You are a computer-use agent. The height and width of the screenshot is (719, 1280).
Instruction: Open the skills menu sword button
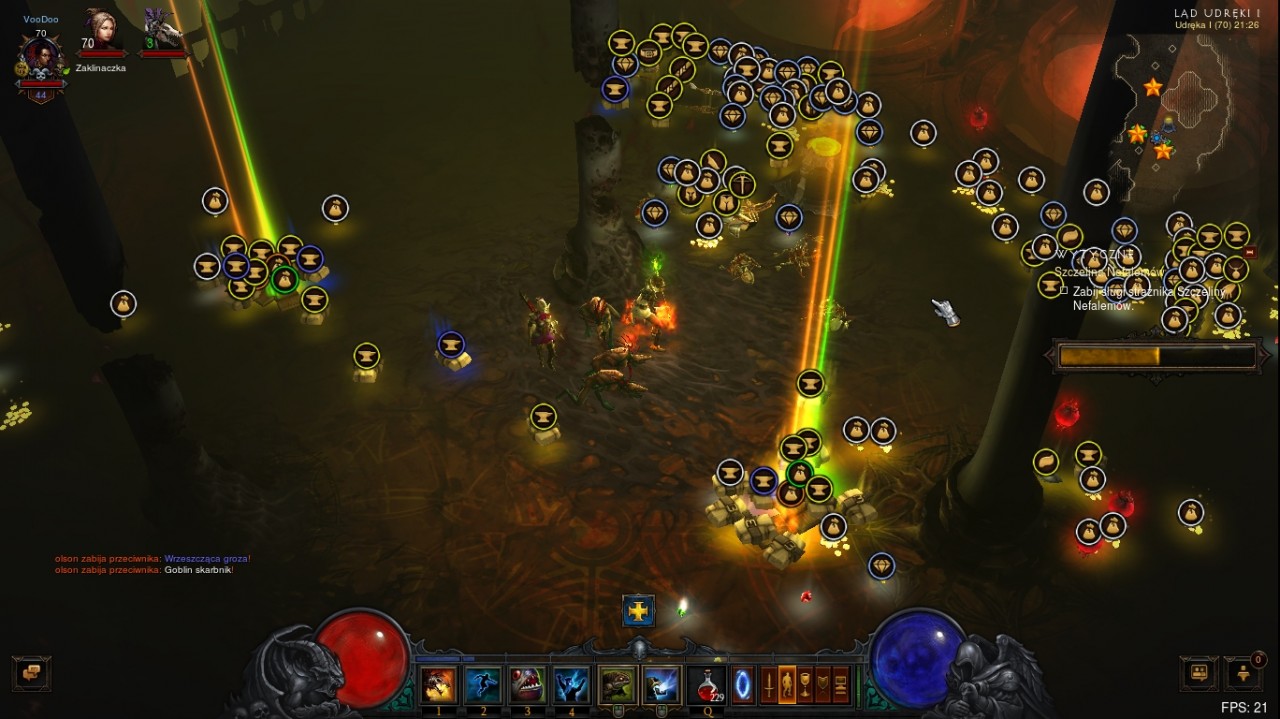pos(769,684)
